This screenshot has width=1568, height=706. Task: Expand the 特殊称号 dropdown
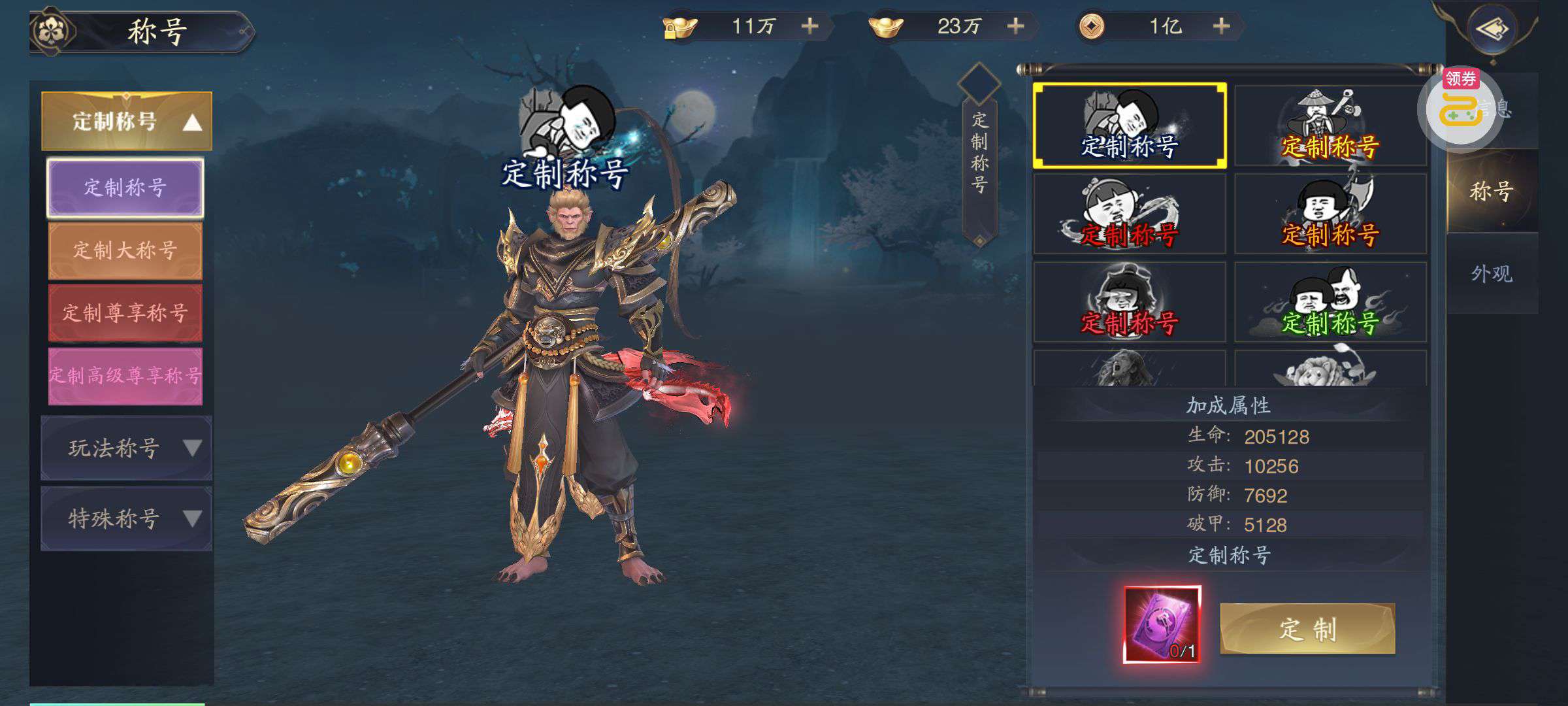pos(127,519)
